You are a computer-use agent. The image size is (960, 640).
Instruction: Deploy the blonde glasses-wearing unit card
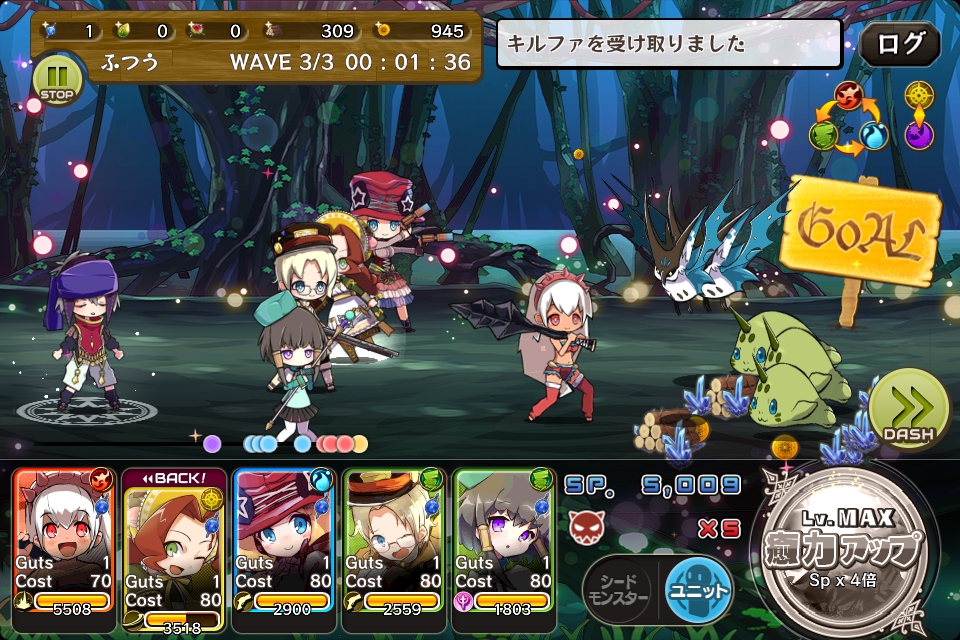click(393, 540)
